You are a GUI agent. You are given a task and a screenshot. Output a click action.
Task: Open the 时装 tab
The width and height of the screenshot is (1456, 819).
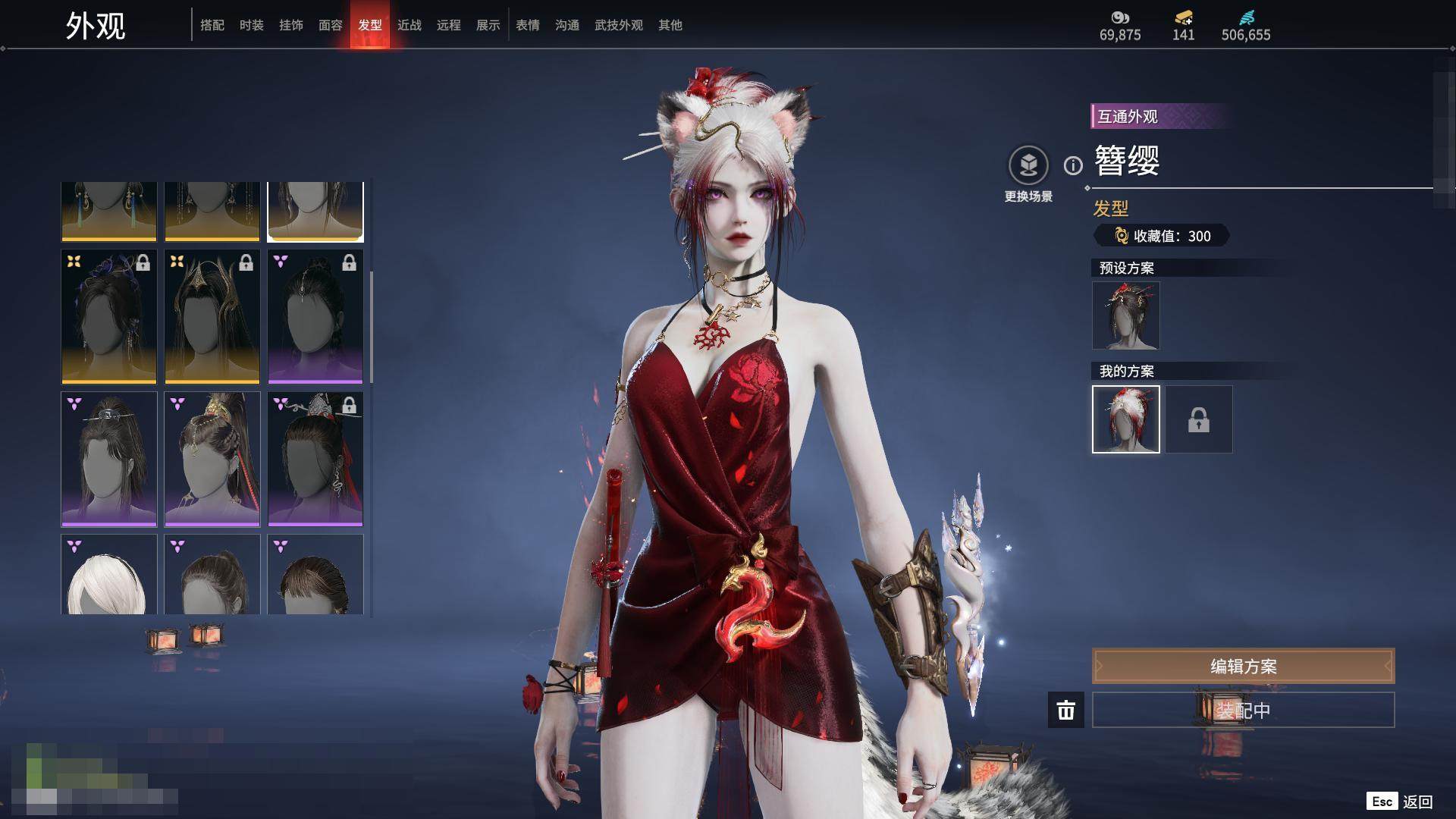tap(252, 25)
